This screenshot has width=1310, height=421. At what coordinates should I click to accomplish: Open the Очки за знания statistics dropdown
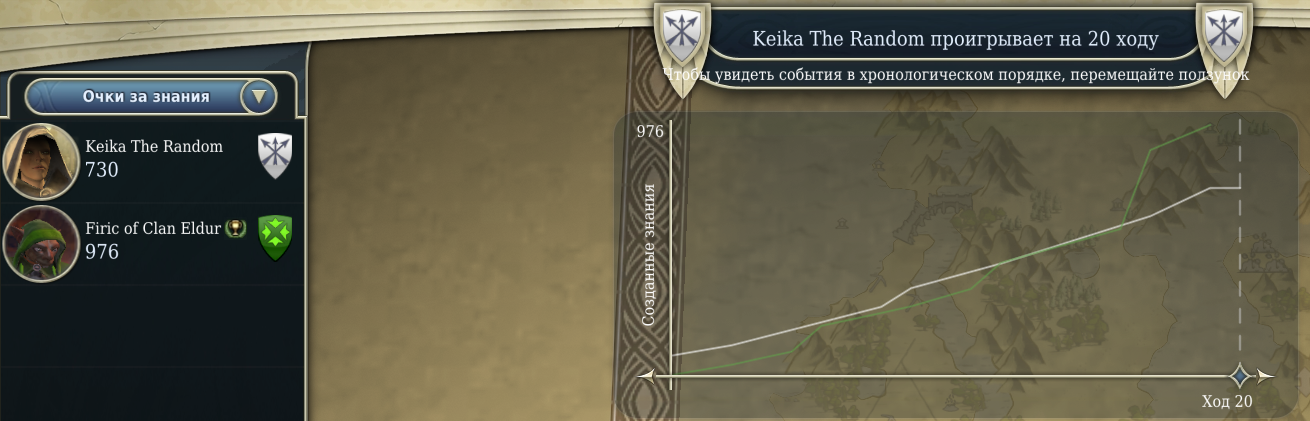tap(258, 97)
